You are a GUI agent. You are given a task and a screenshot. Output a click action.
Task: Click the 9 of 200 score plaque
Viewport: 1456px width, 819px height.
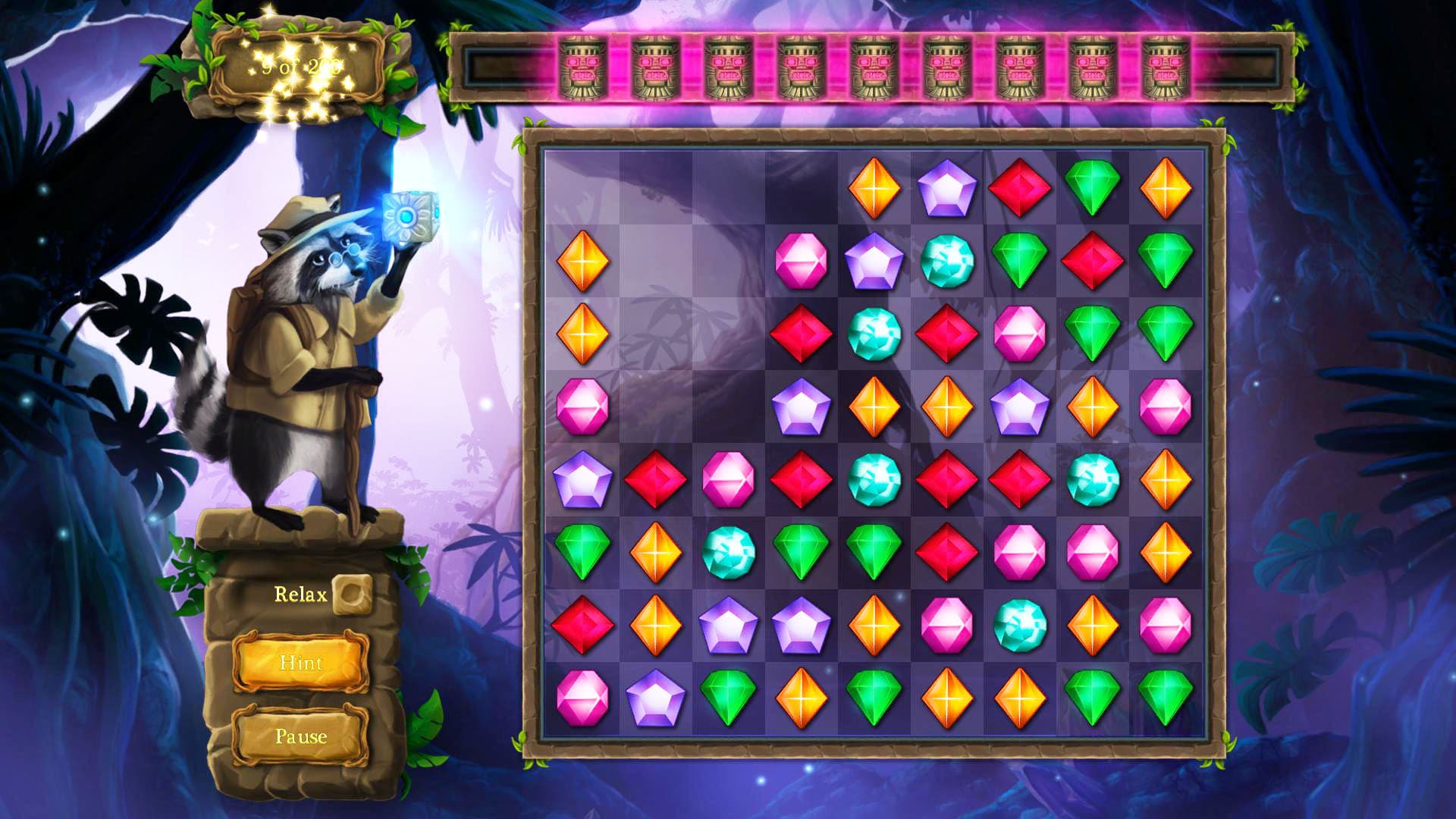[300, 68]
